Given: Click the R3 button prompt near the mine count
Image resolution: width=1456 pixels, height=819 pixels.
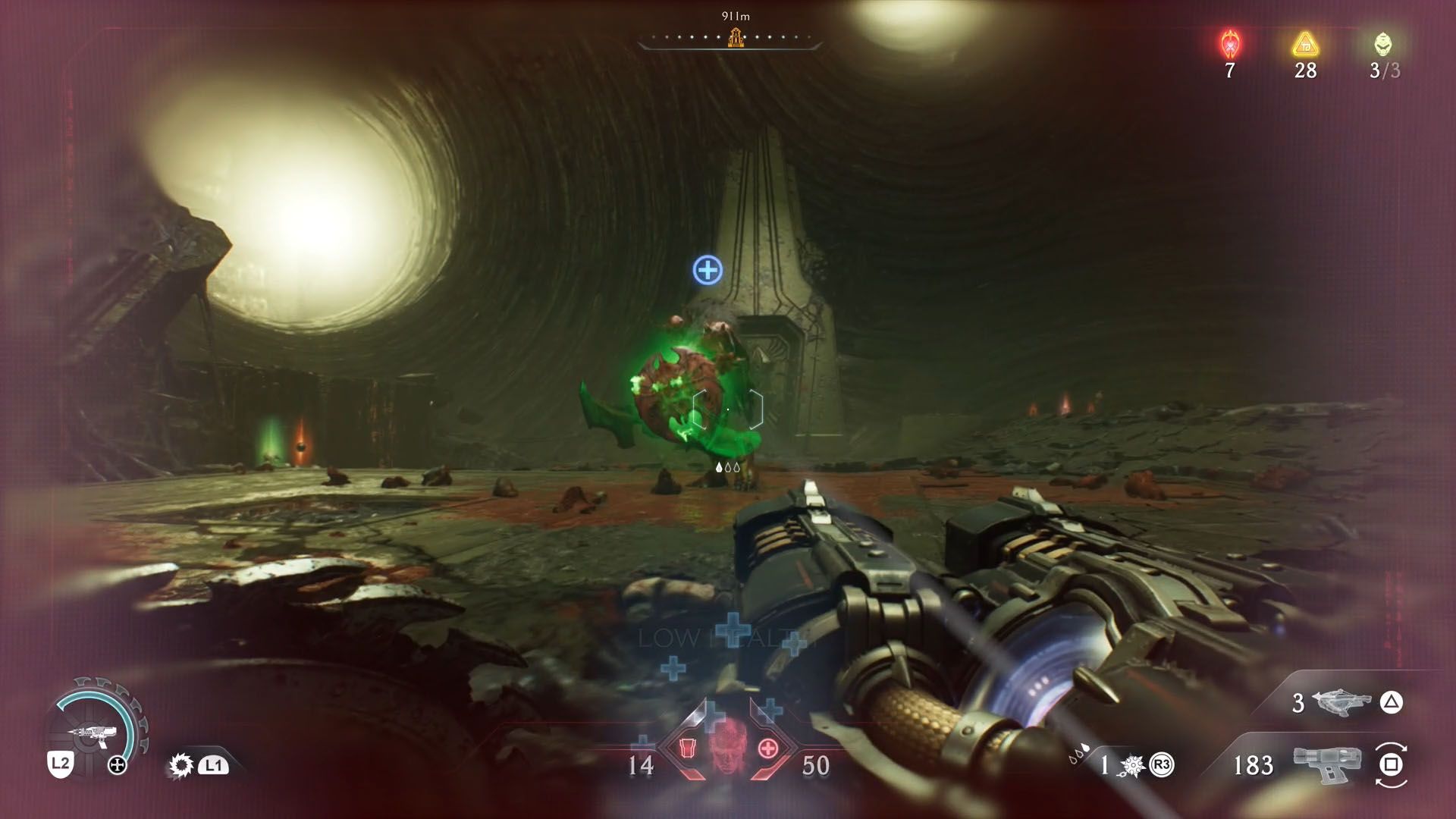Looking at the screenshot, I should [1162, 764].
